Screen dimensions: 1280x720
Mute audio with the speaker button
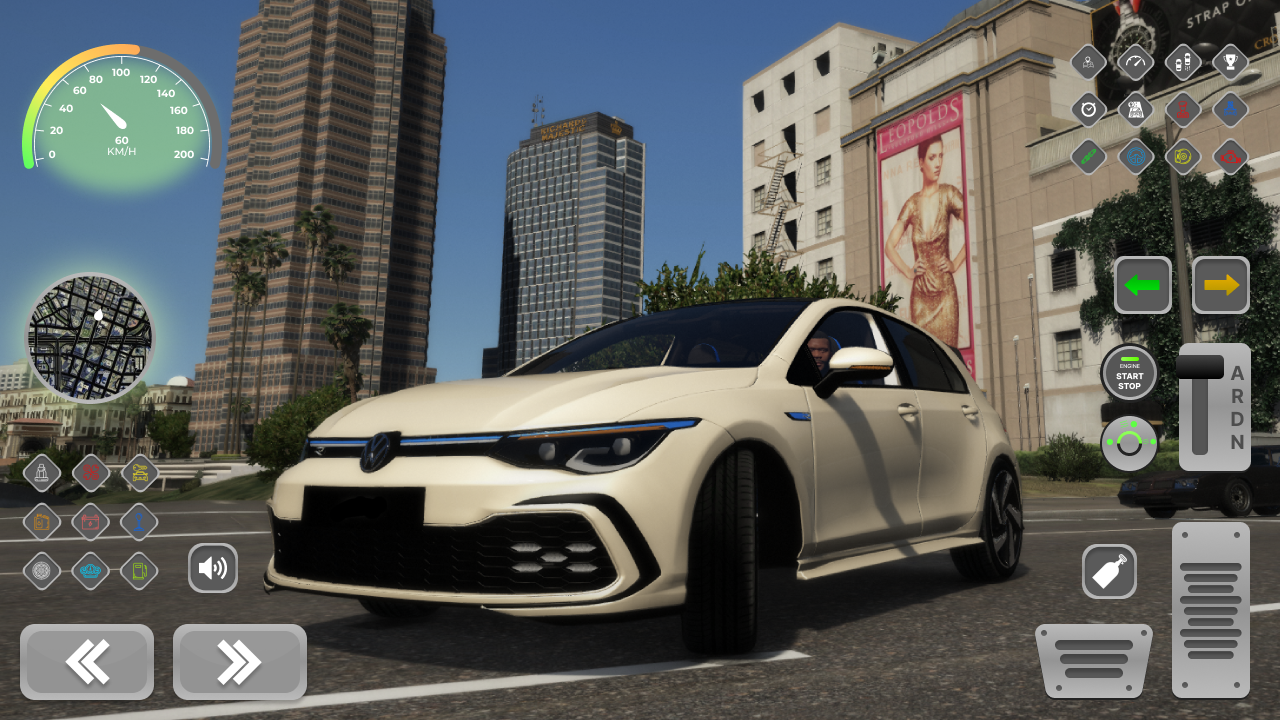click(213, 567)
